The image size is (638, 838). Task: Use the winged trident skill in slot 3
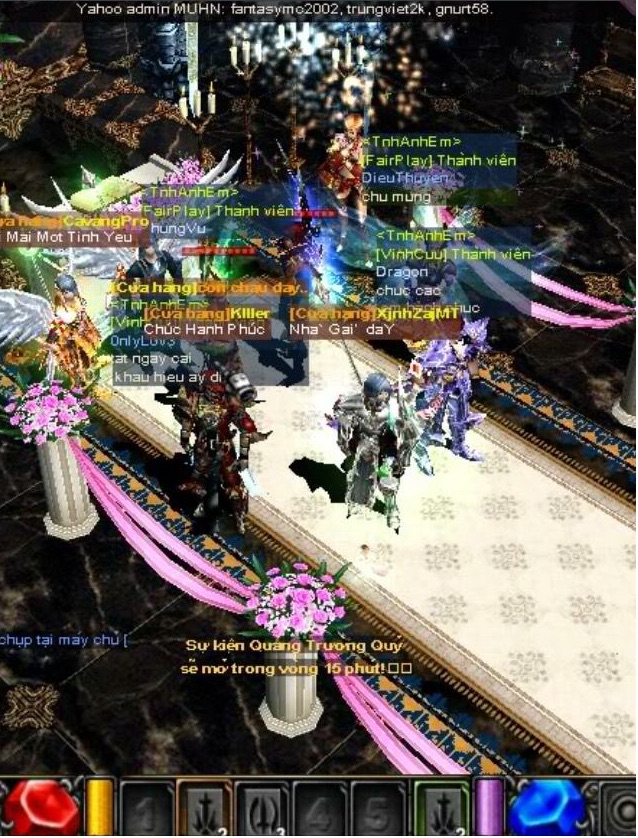[x=262, y=807]
